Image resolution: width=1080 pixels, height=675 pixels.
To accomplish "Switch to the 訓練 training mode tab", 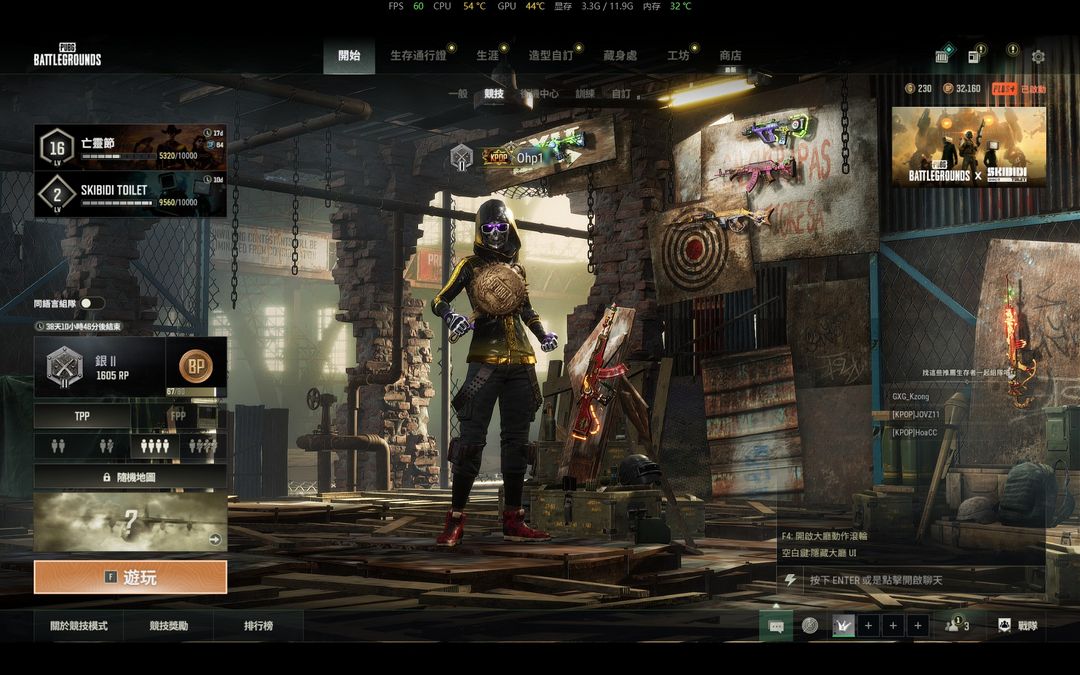I will point(585,94).
